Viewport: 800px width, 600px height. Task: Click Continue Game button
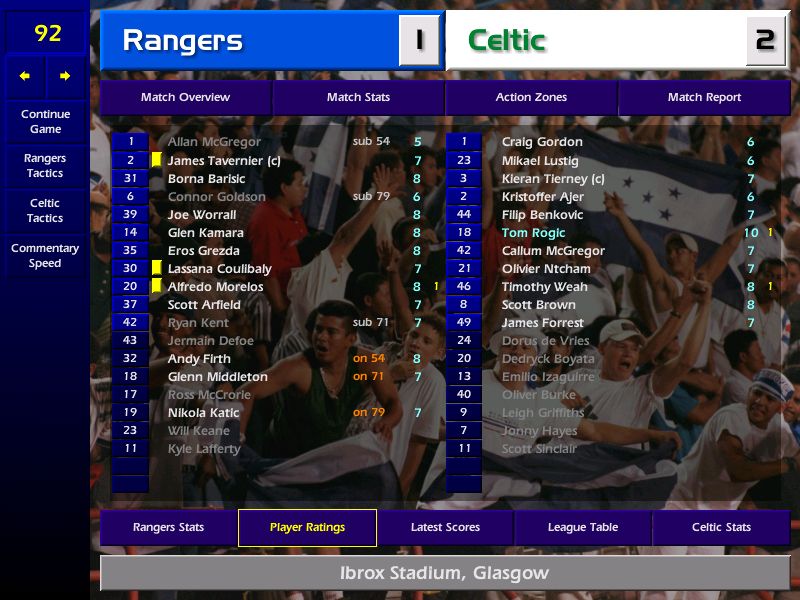click(x=45, y=121)
